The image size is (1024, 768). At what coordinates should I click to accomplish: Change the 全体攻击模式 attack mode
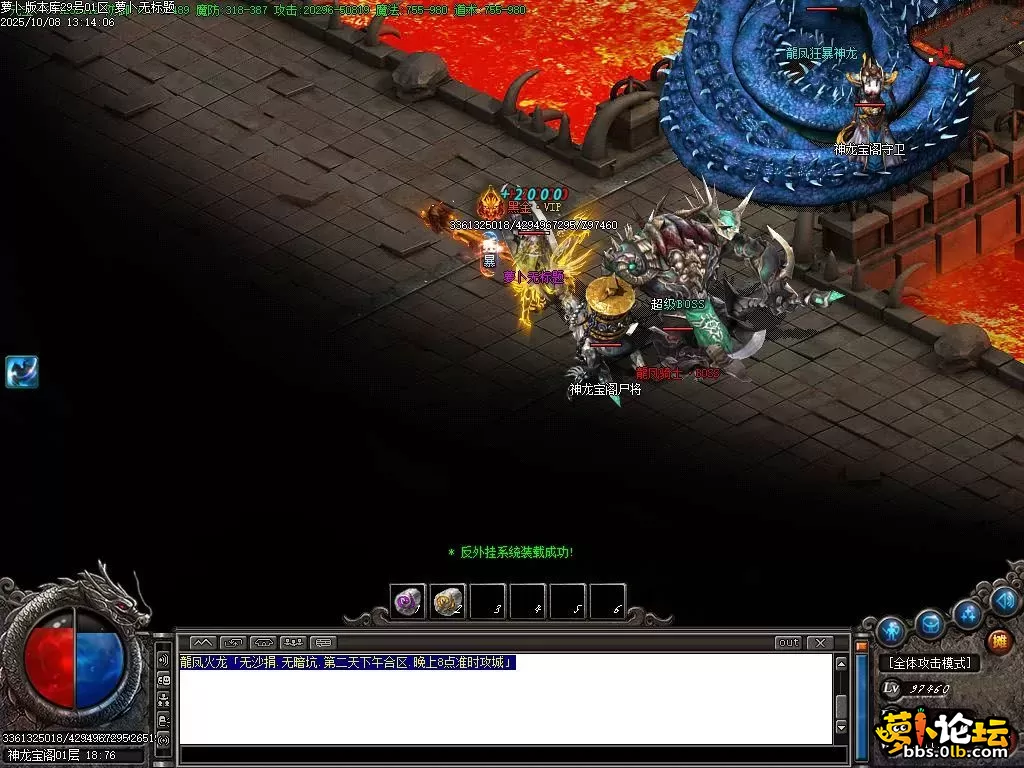[929, 663]
